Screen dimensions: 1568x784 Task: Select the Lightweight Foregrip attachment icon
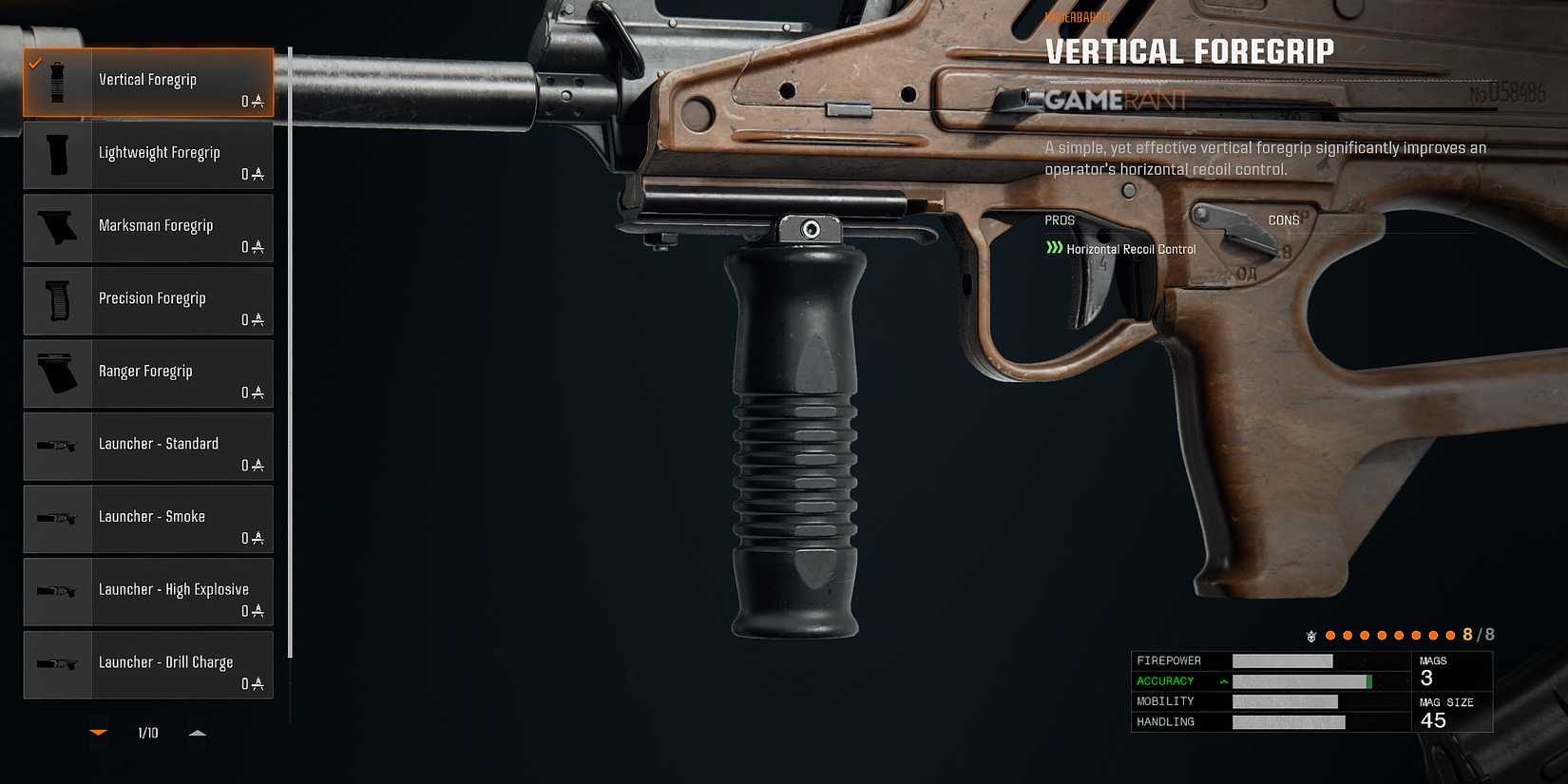(x=57, y=154)
